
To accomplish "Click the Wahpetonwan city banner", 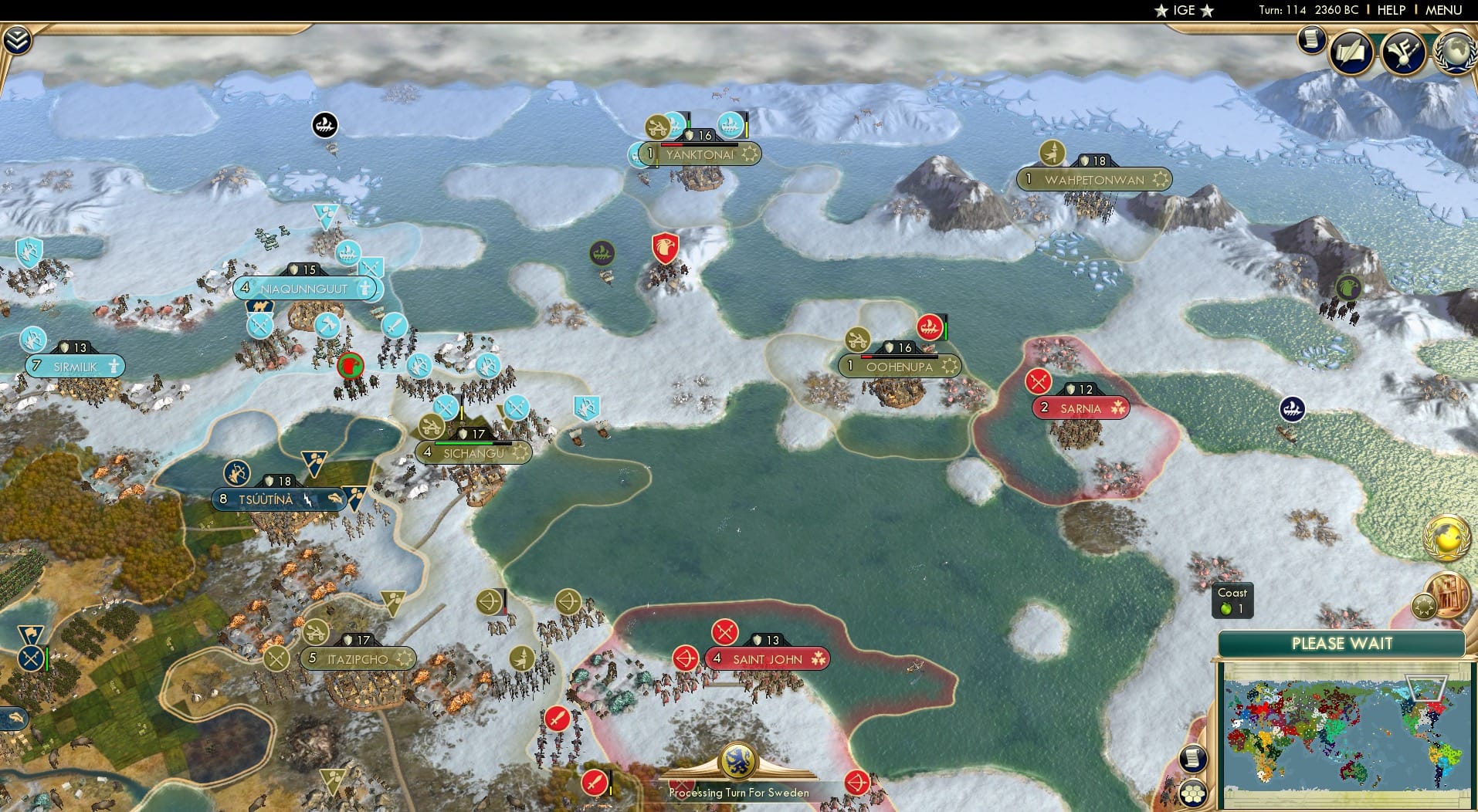I will coord(1094,178).
